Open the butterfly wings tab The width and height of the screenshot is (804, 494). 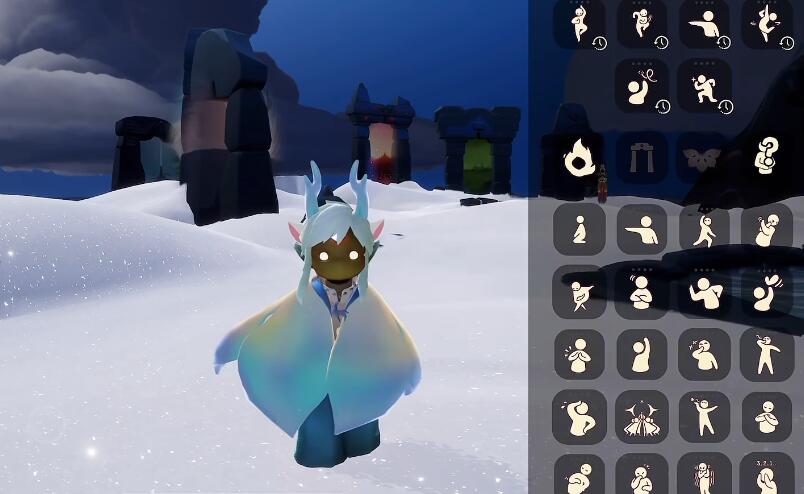[x=704, y=156]
